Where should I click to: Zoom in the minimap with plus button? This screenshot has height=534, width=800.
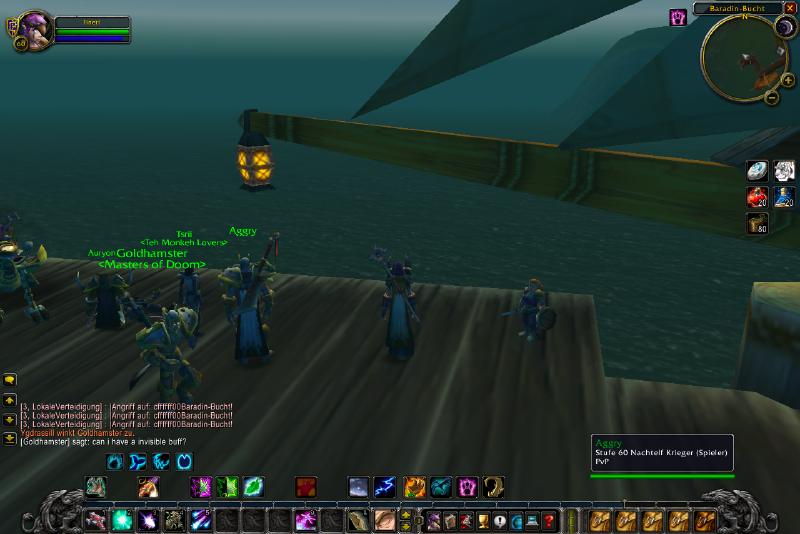click(x=788, y=79)
